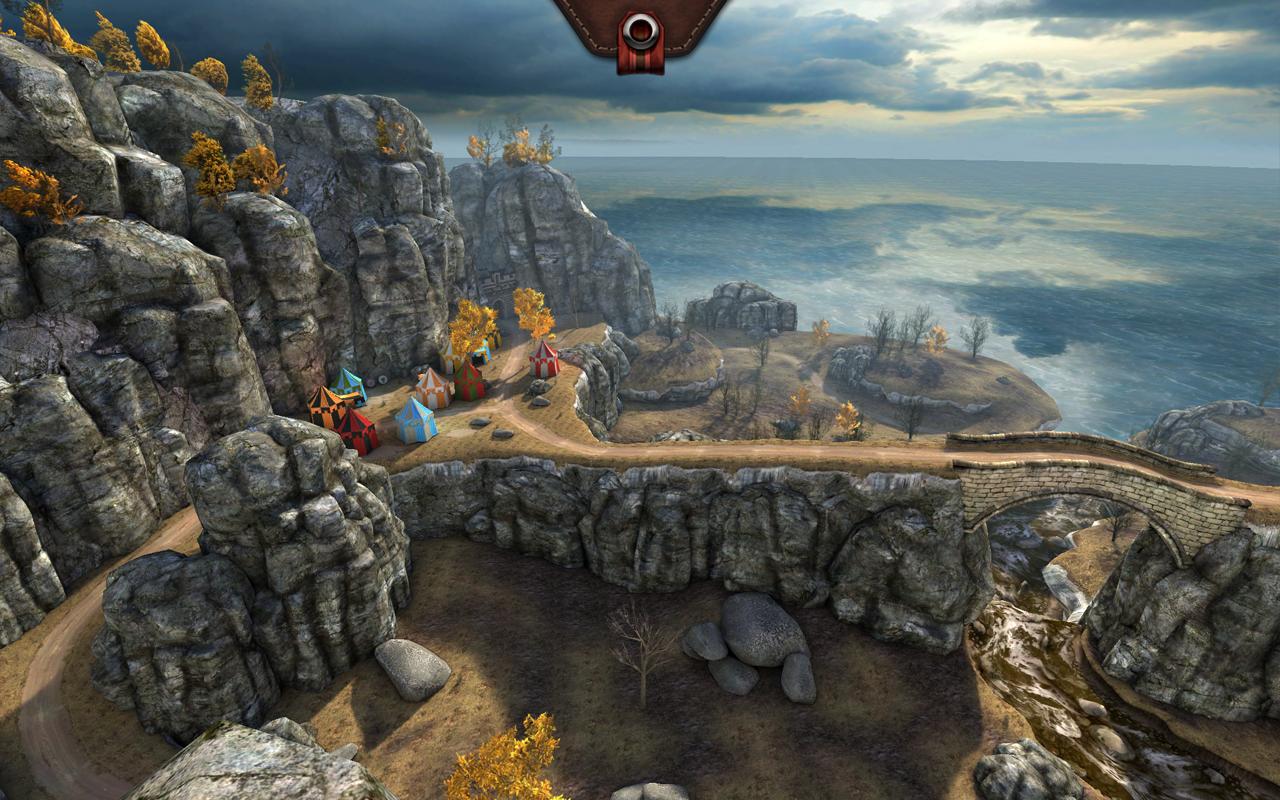Screen dimensions: 1280x800
Task: Click the ocean horizon
Action: (950, 160)
